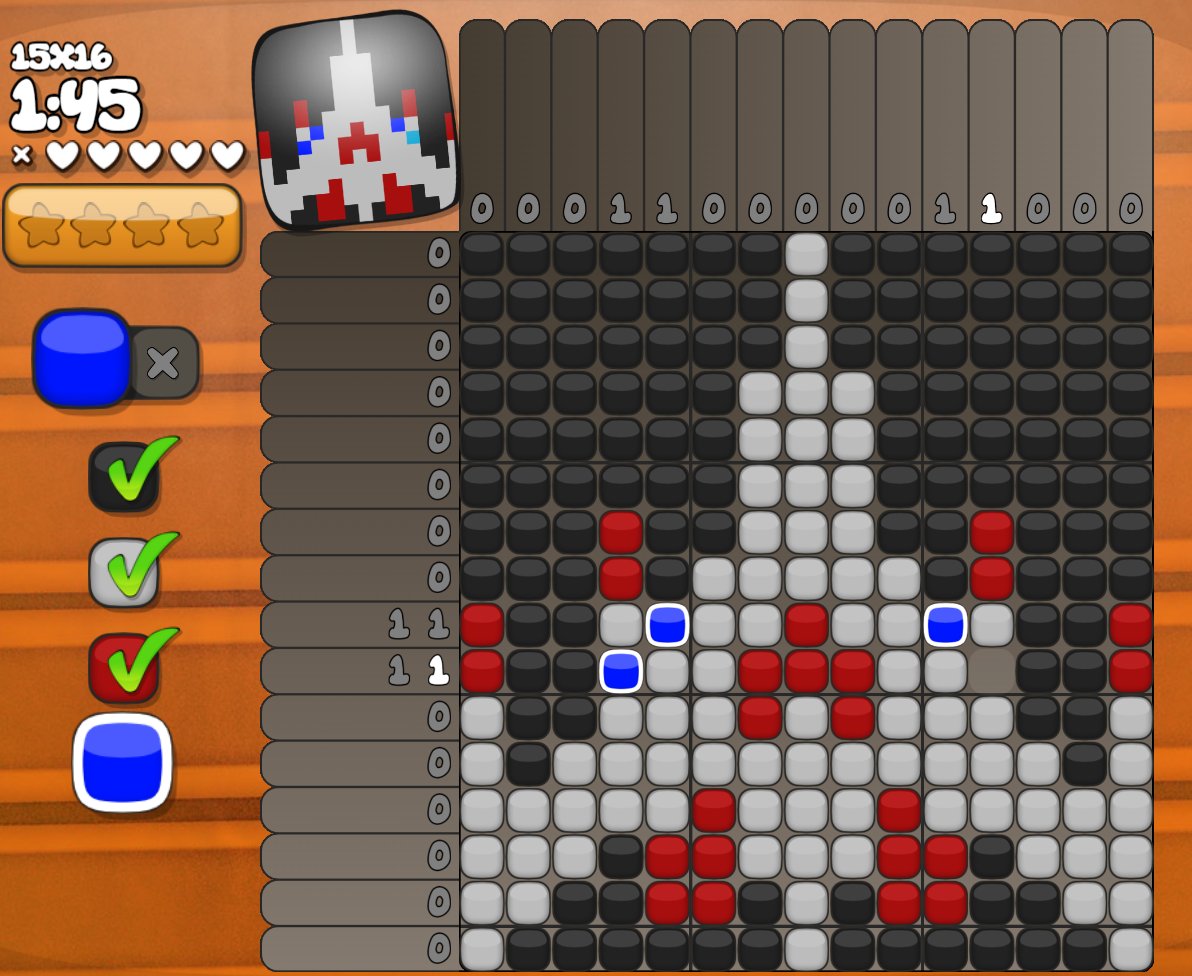
Task: Click the spaceship preview thumbnail
Action: coord(354,120)
